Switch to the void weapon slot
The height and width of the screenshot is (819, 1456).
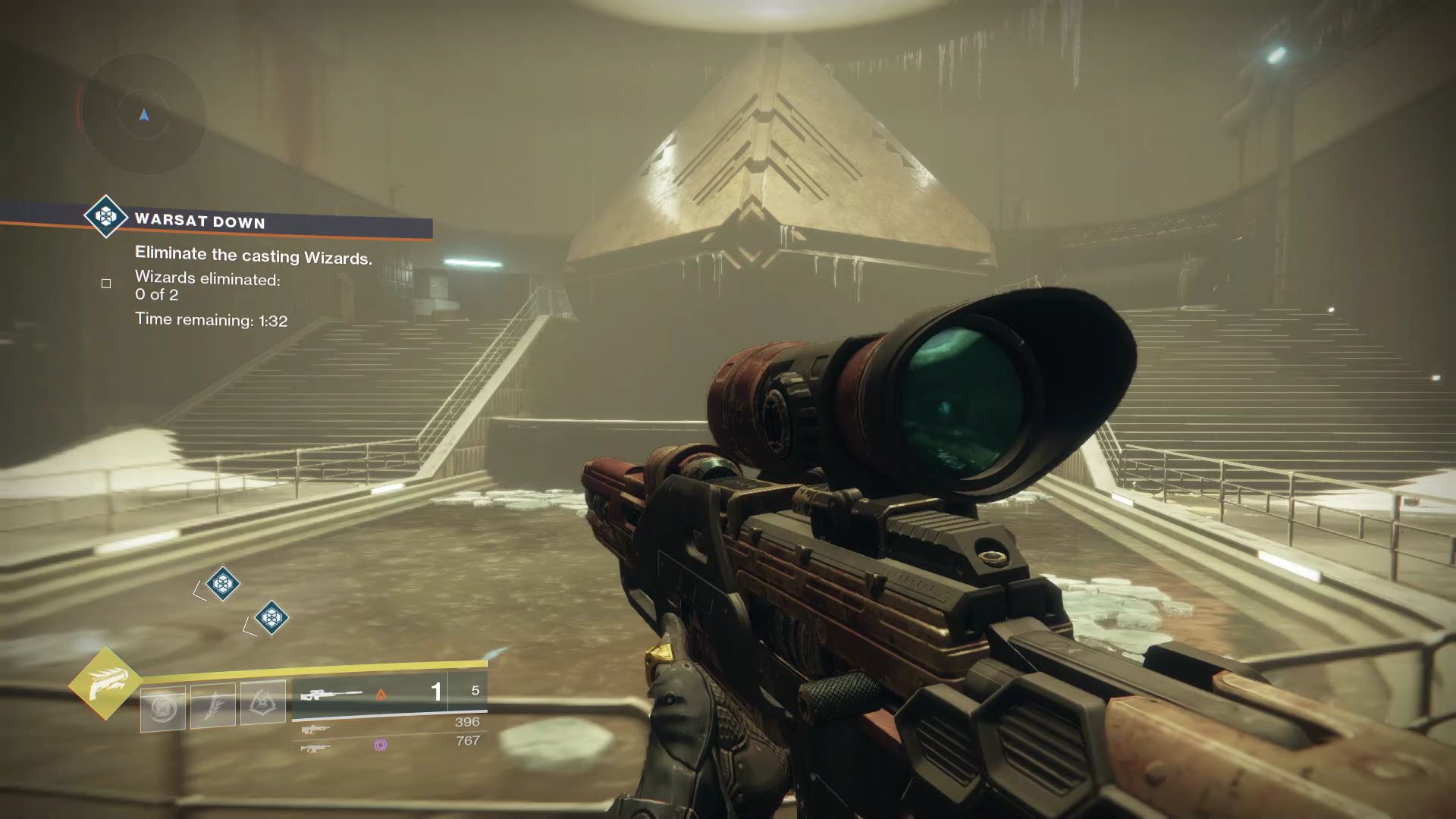tap(388, 745)
